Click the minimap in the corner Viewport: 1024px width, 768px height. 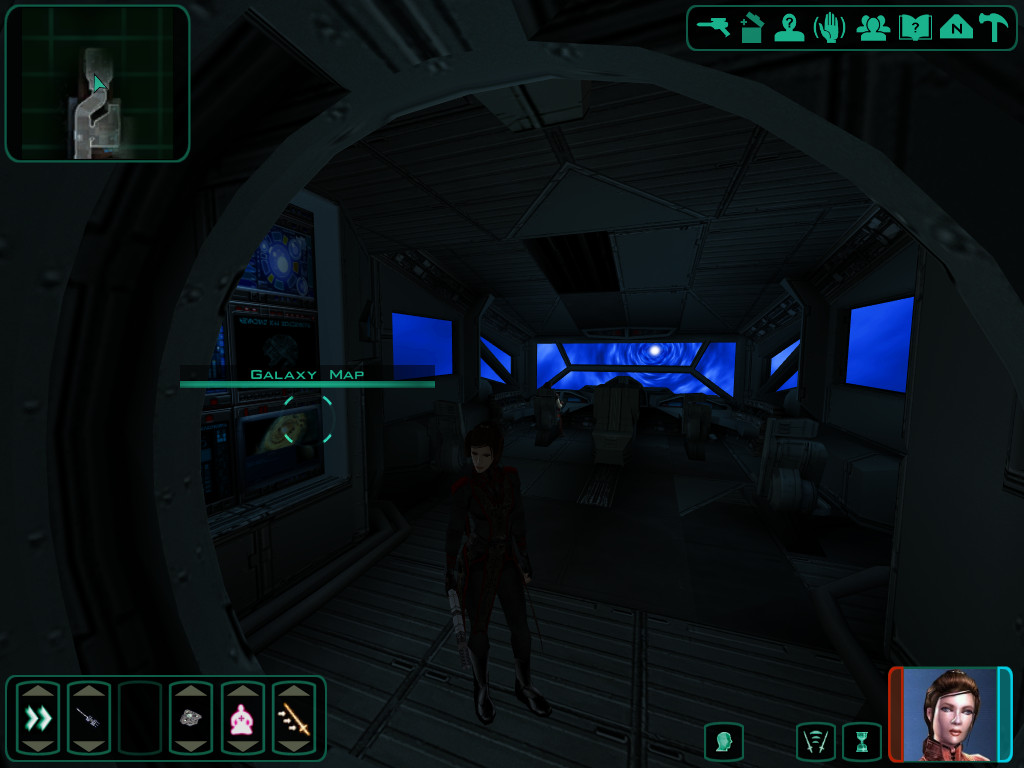(97, 84)
